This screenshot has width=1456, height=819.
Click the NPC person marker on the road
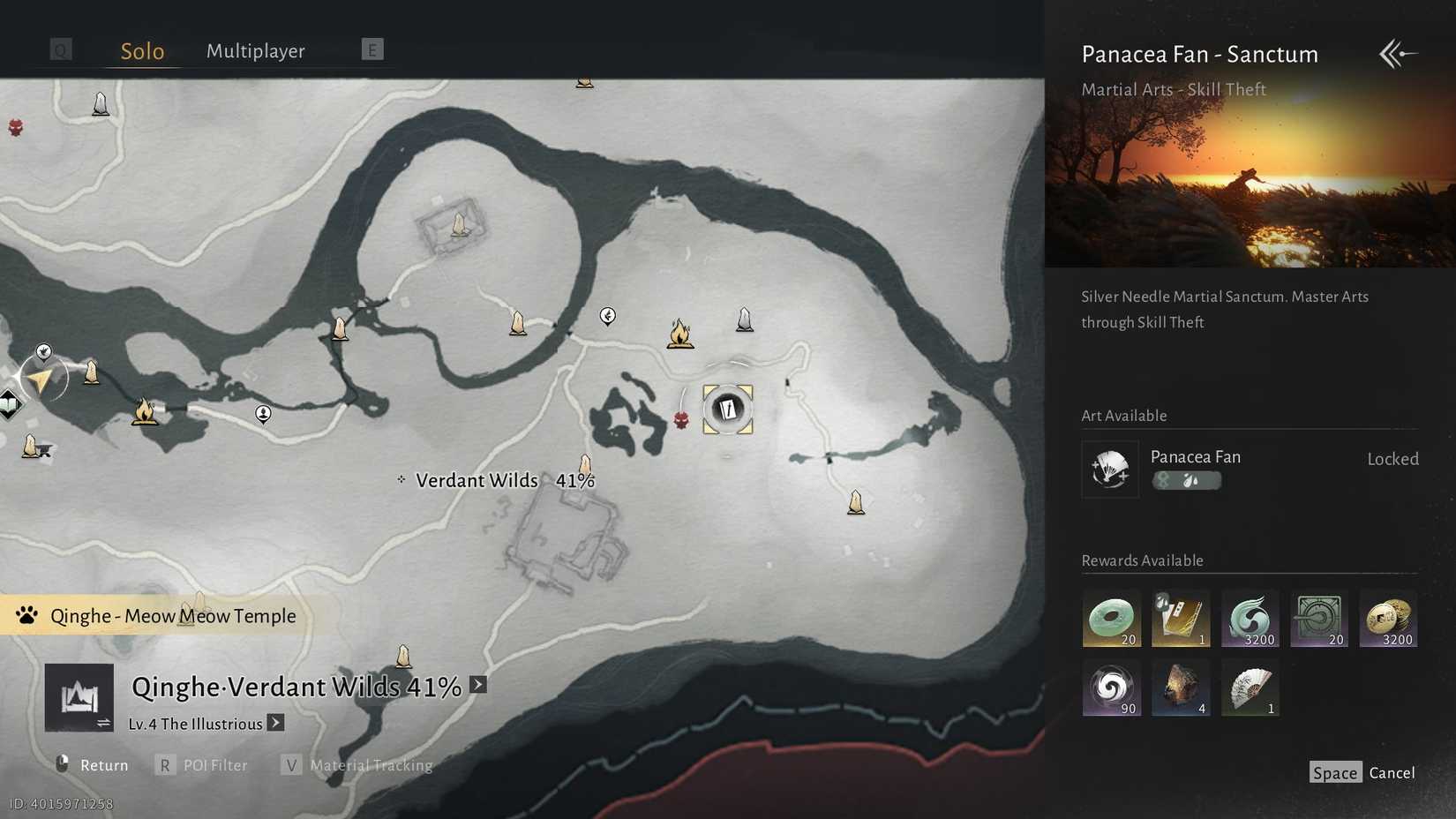tap(263, 414)
